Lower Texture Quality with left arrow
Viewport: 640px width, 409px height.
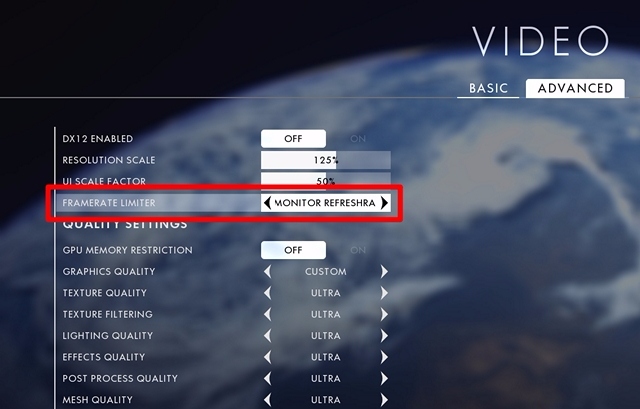click(267, 293)
